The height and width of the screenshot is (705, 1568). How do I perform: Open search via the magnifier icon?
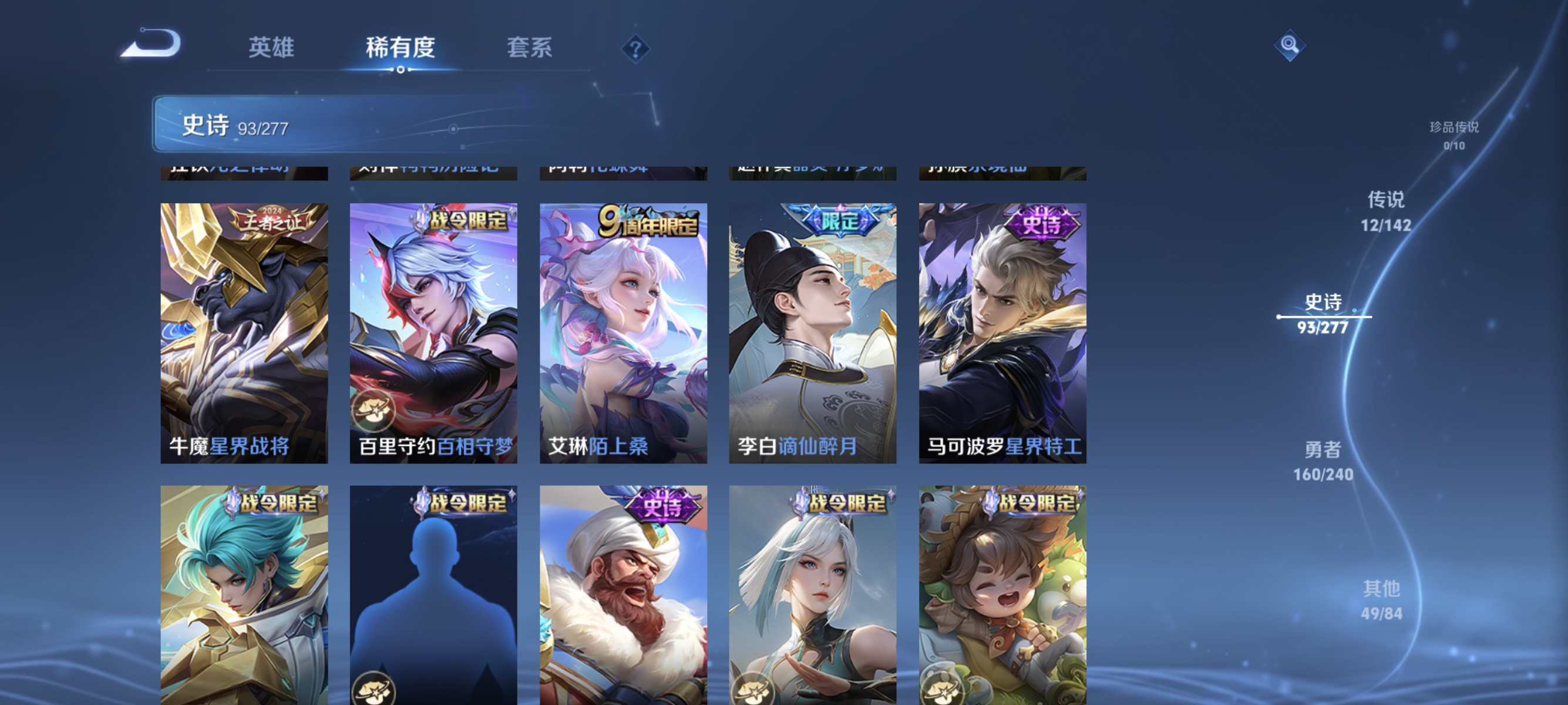point(1290,45)
